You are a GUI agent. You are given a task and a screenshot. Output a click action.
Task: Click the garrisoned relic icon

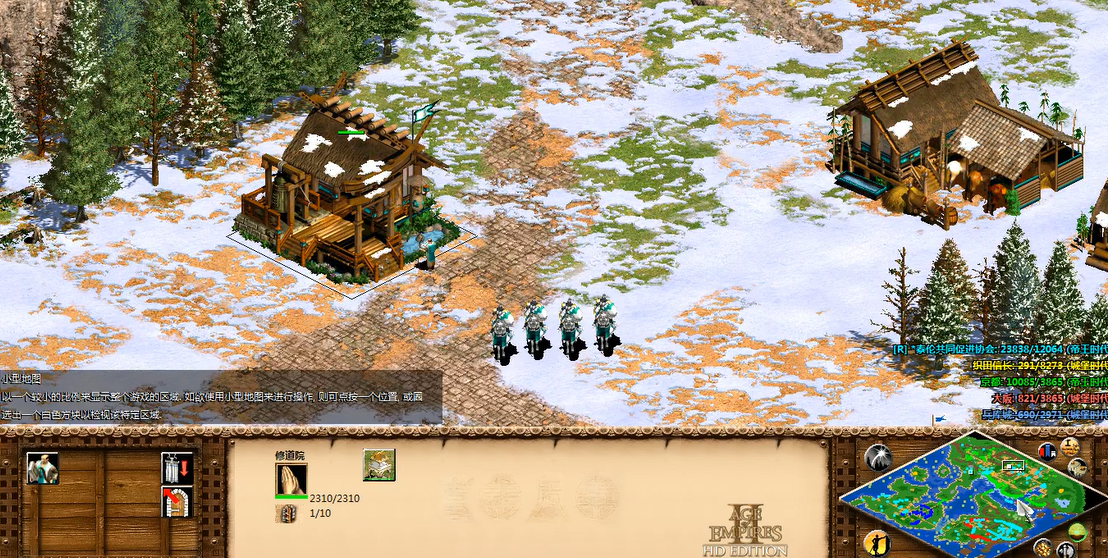pyautogui.click(x=379, y=464)
